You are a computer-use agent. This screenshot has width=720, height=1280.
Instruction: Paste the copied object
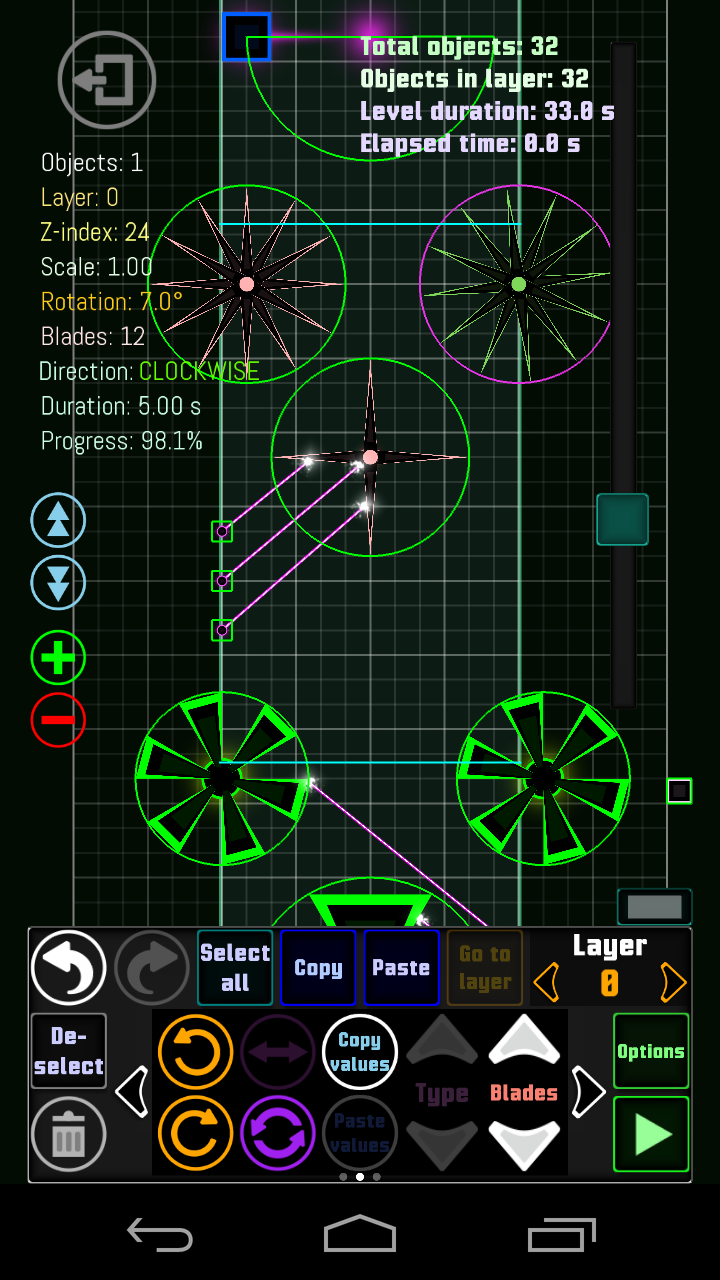pos(401,968)
